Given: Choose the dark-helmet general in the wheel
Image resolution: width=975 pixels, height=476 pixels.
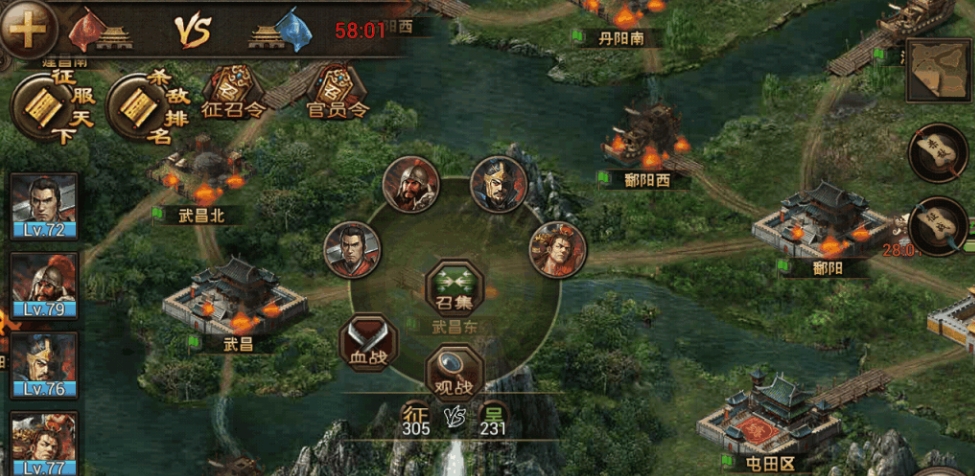Looking at the screenshot, I should [x=498, y=184].
